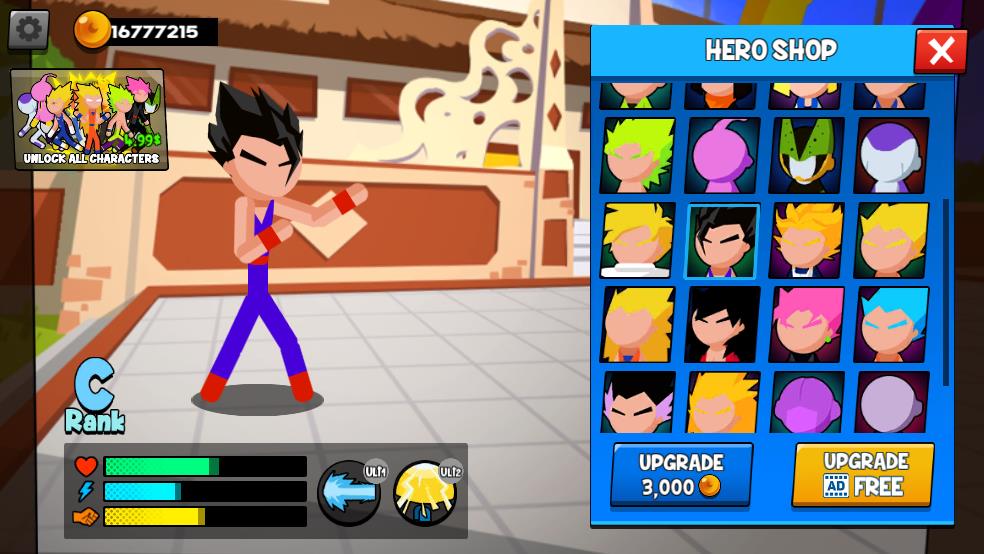984x554 pixels.
Task: Open the Unlock All Characters offer
Action: [90, 119]
